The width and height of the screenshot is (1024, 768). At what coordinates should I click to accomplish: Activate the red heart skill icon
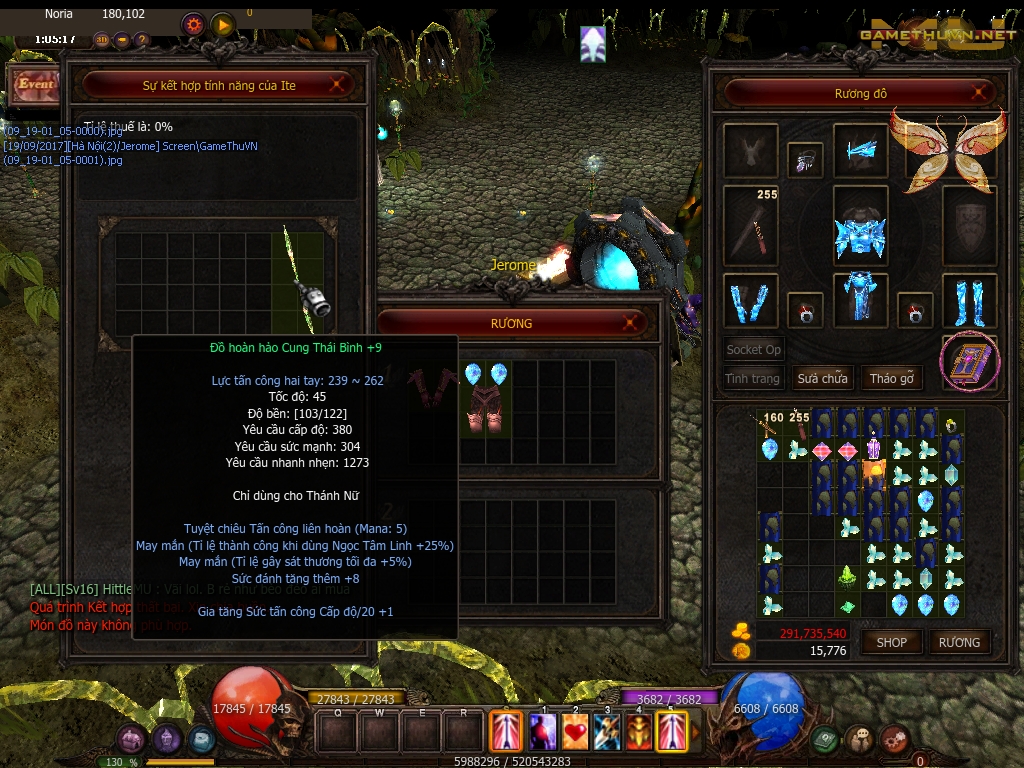coord(575,731)
